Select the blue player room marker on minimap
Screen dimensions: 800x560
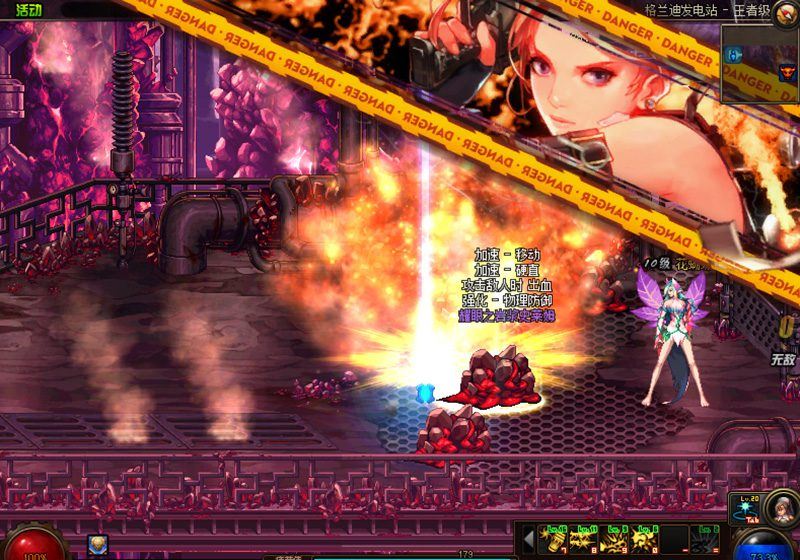pos(735,56)
